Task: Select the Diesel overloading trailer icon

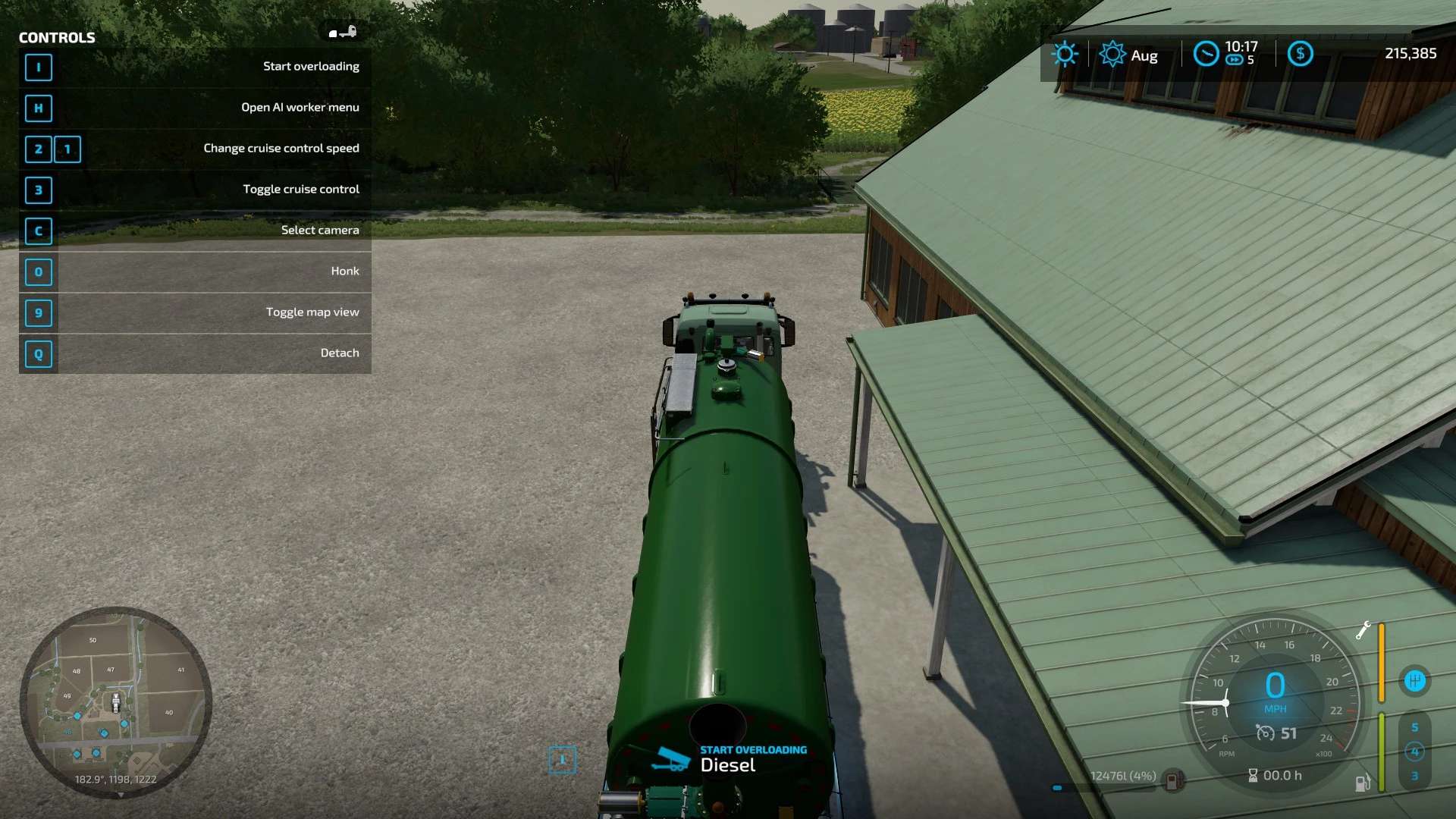Action: [x=670, y=758]
